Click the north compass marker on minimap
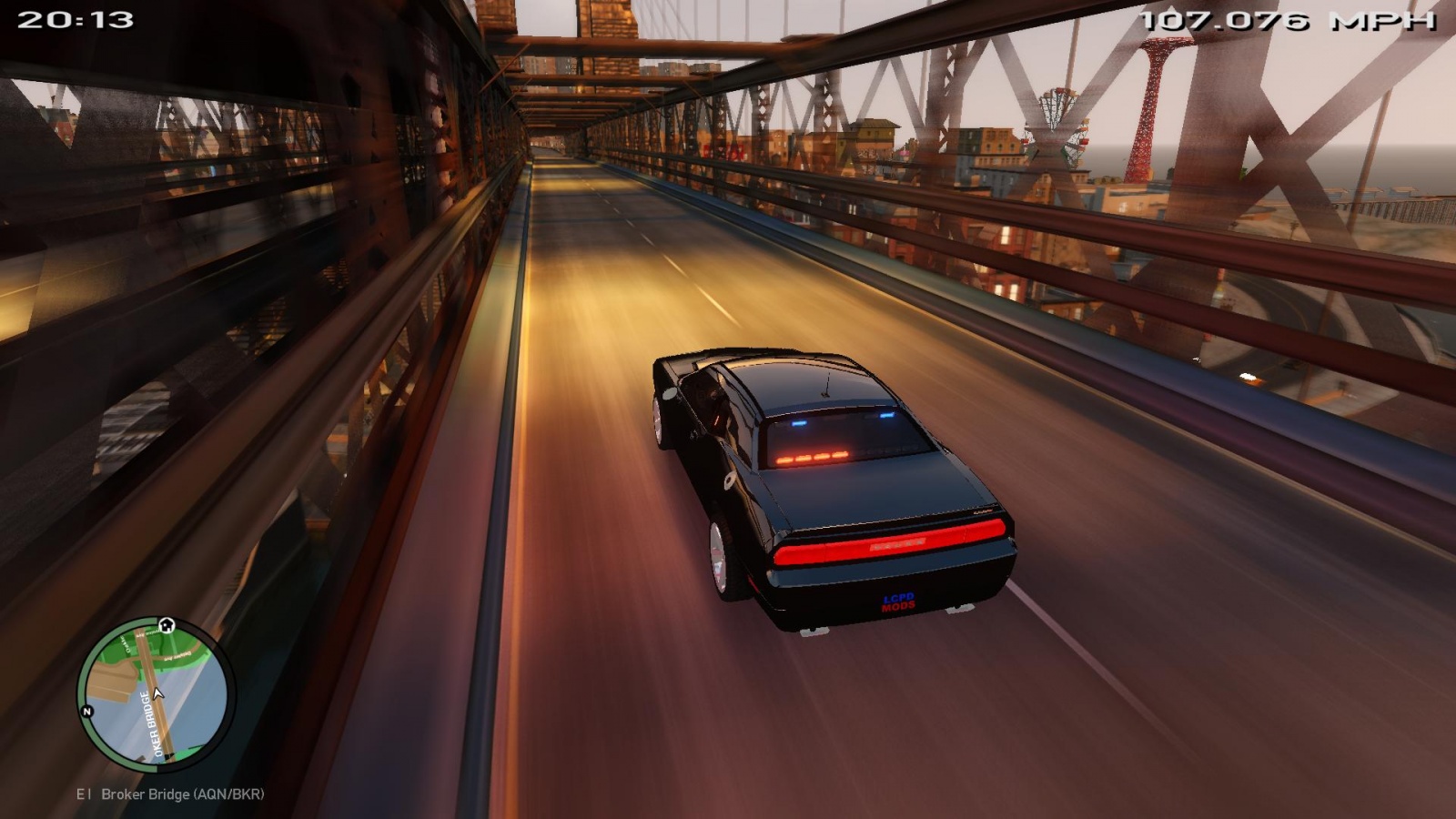Screen dimensions: 1456x819 tap(87, 711)
